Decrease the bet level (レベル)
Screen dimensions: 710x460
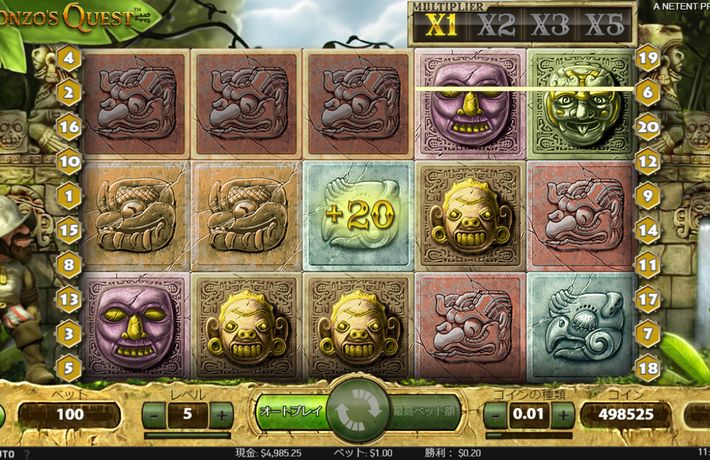tap(154, 413)
